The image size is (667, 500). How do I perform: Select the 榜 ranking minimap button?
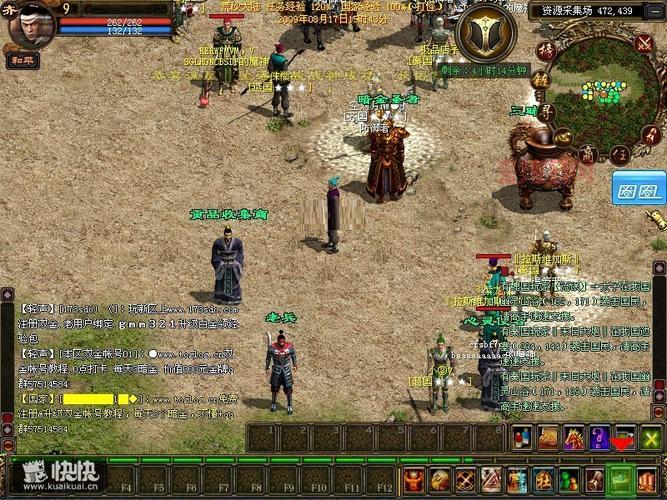[x=545, y=49]
